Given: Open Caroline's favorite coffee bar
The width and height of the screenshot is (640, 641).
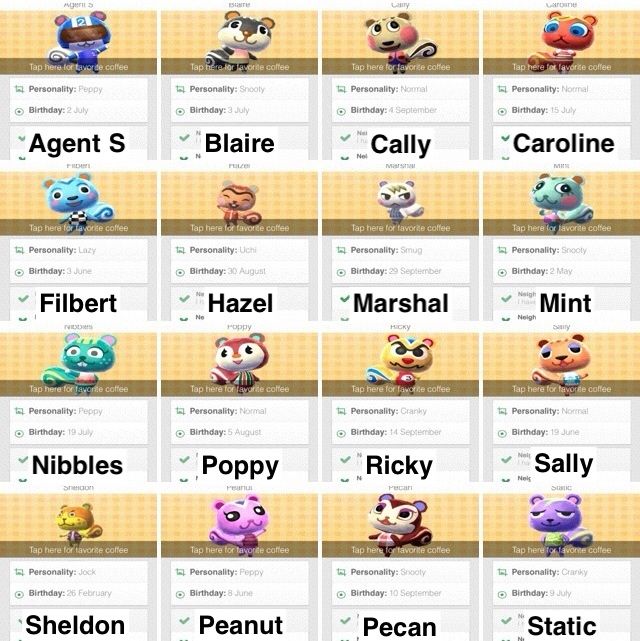Looking at the screenshot, I should (561, 67).
